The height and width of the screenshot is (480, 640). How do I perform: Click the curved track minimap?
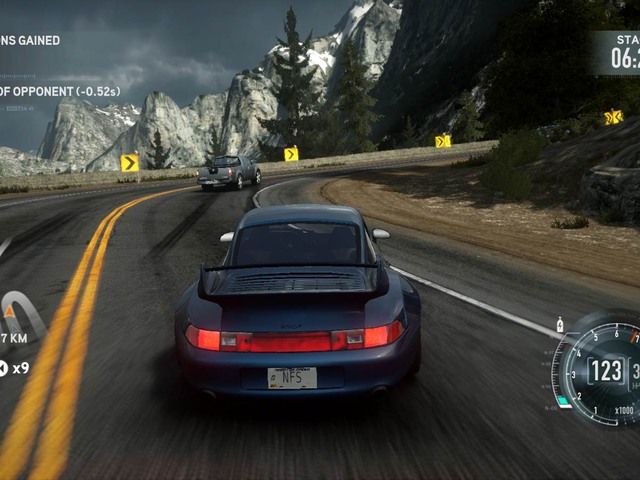18,313
